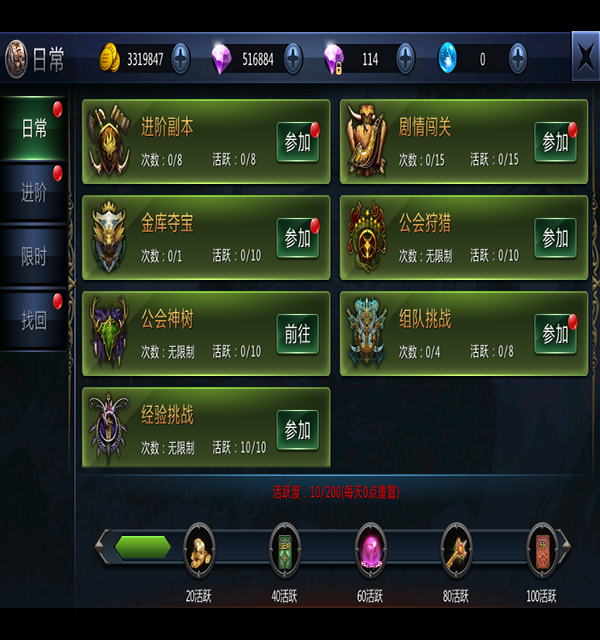Claim the 100活跃 reward
Screen dimensions: 600x640
[542, 548]
